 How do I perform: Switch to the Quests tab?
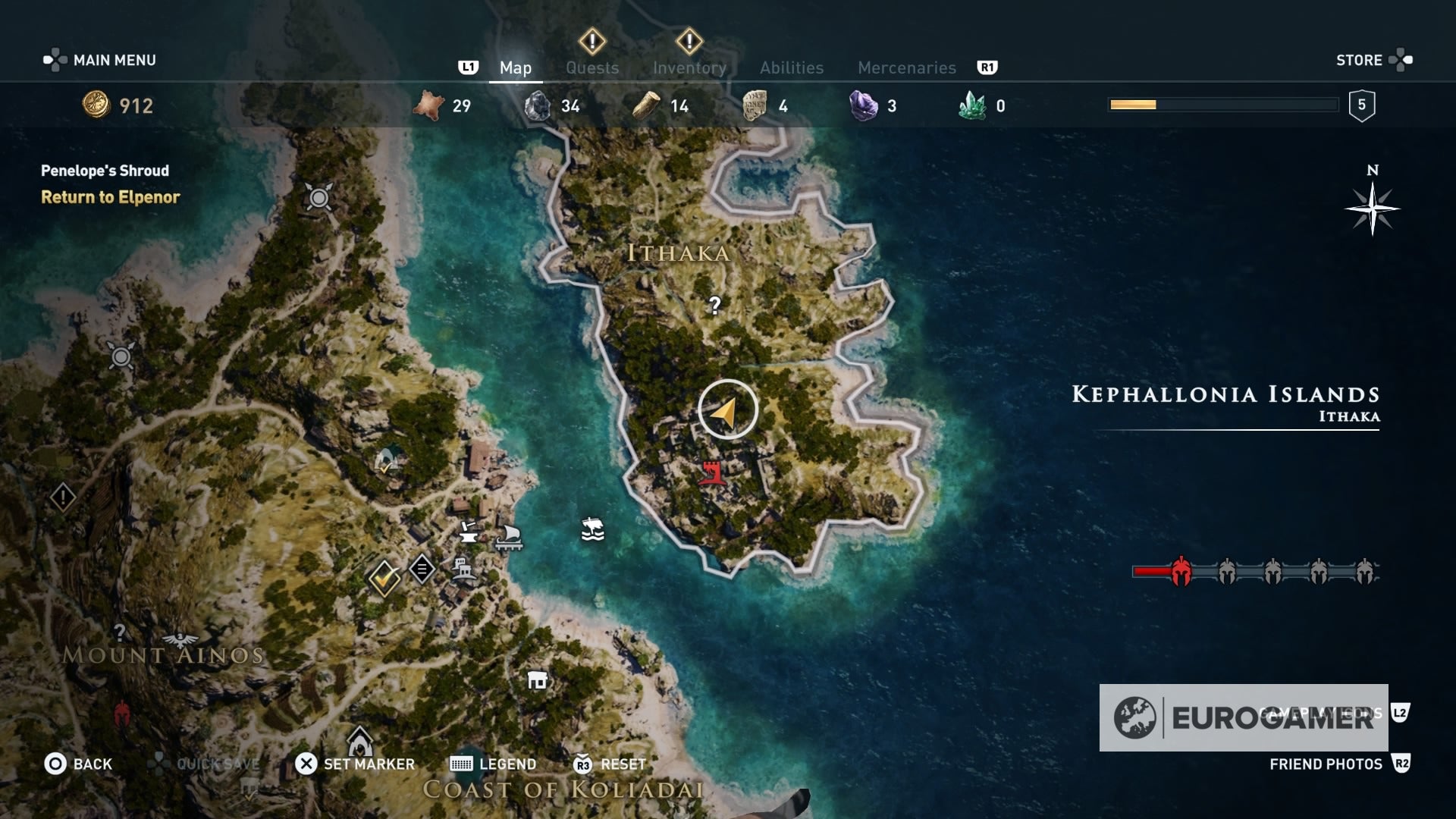[x=592, y=67]
